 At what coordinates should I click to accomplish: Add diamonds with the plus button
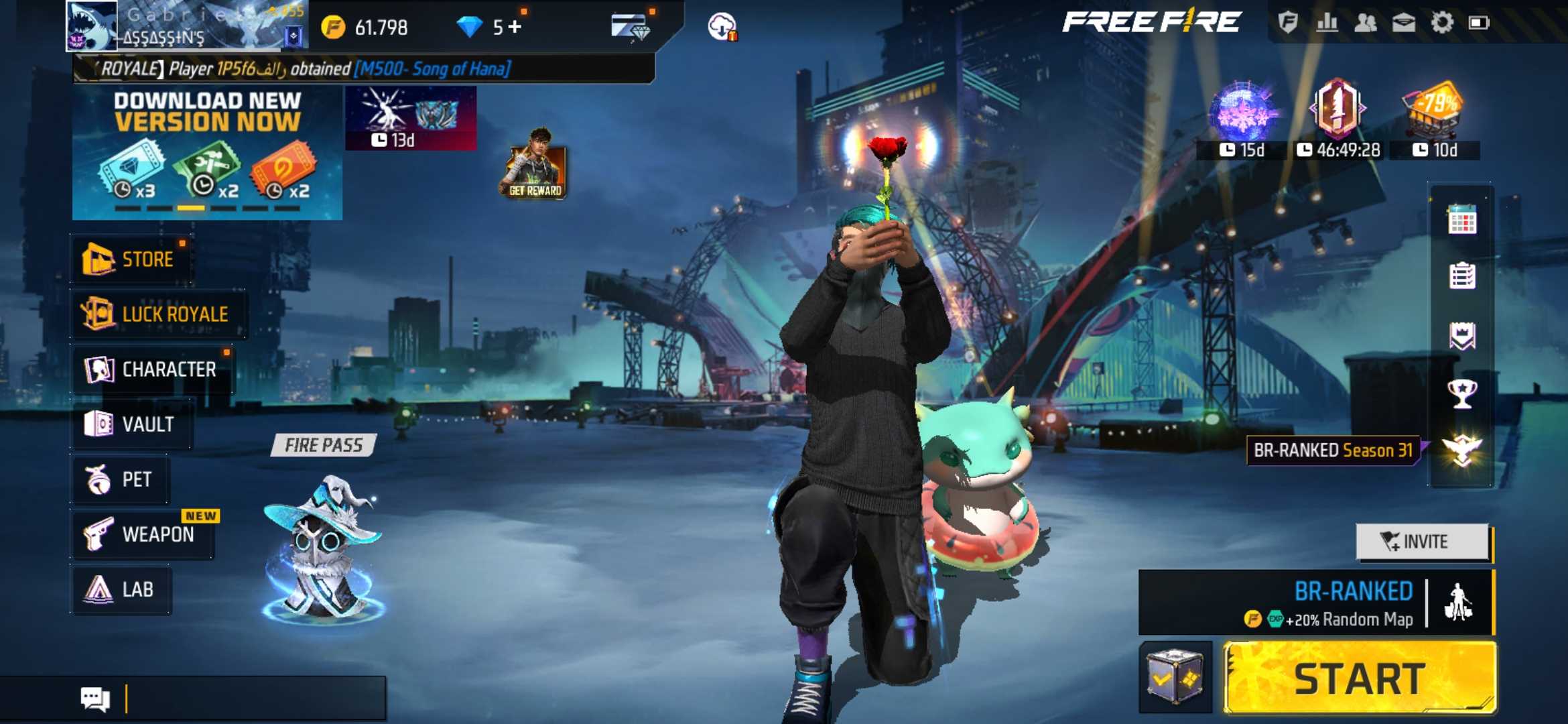pyautogui.click(x=515, y=27)
